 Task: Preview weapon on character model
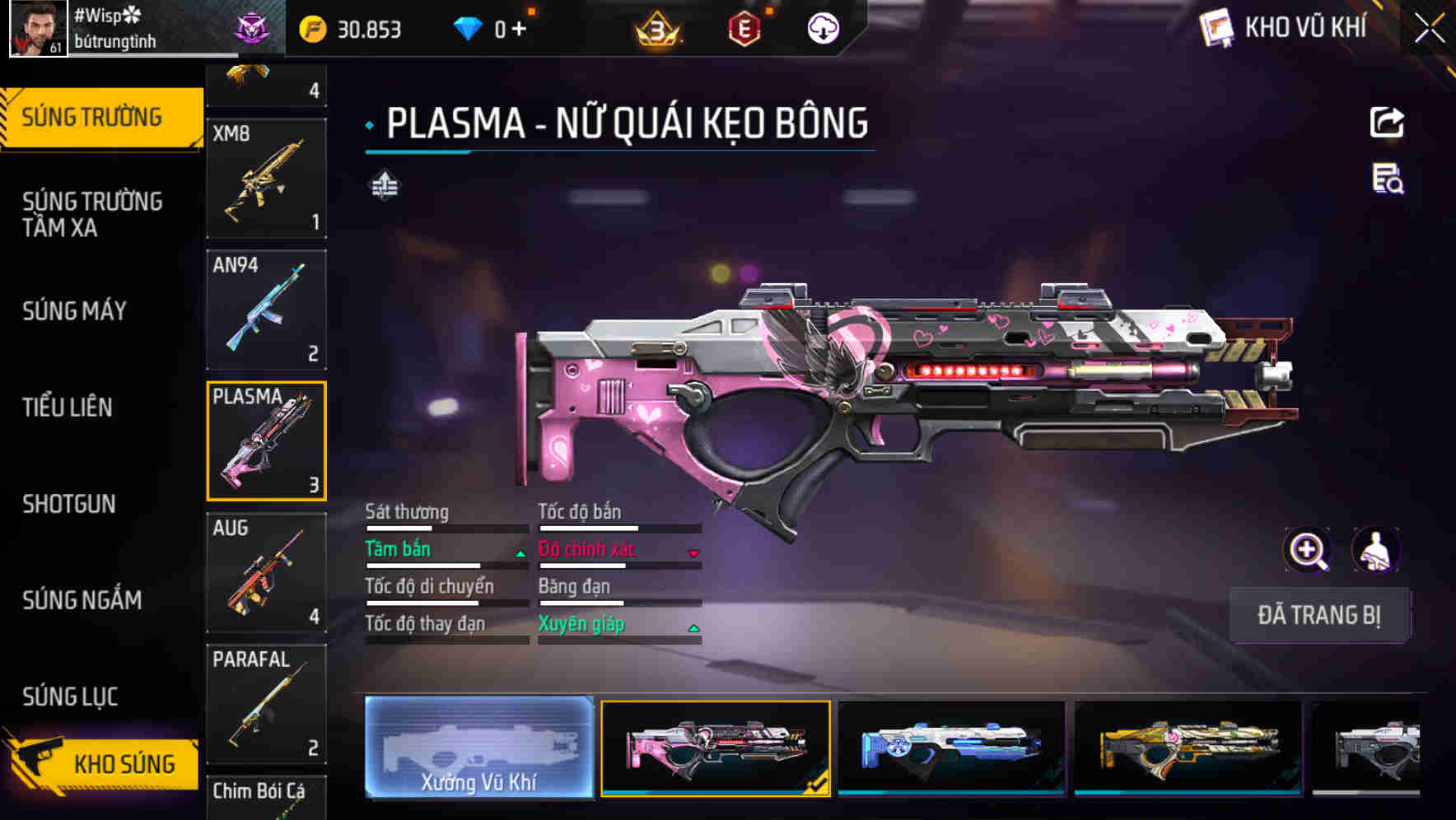(x=1375, y=550)
